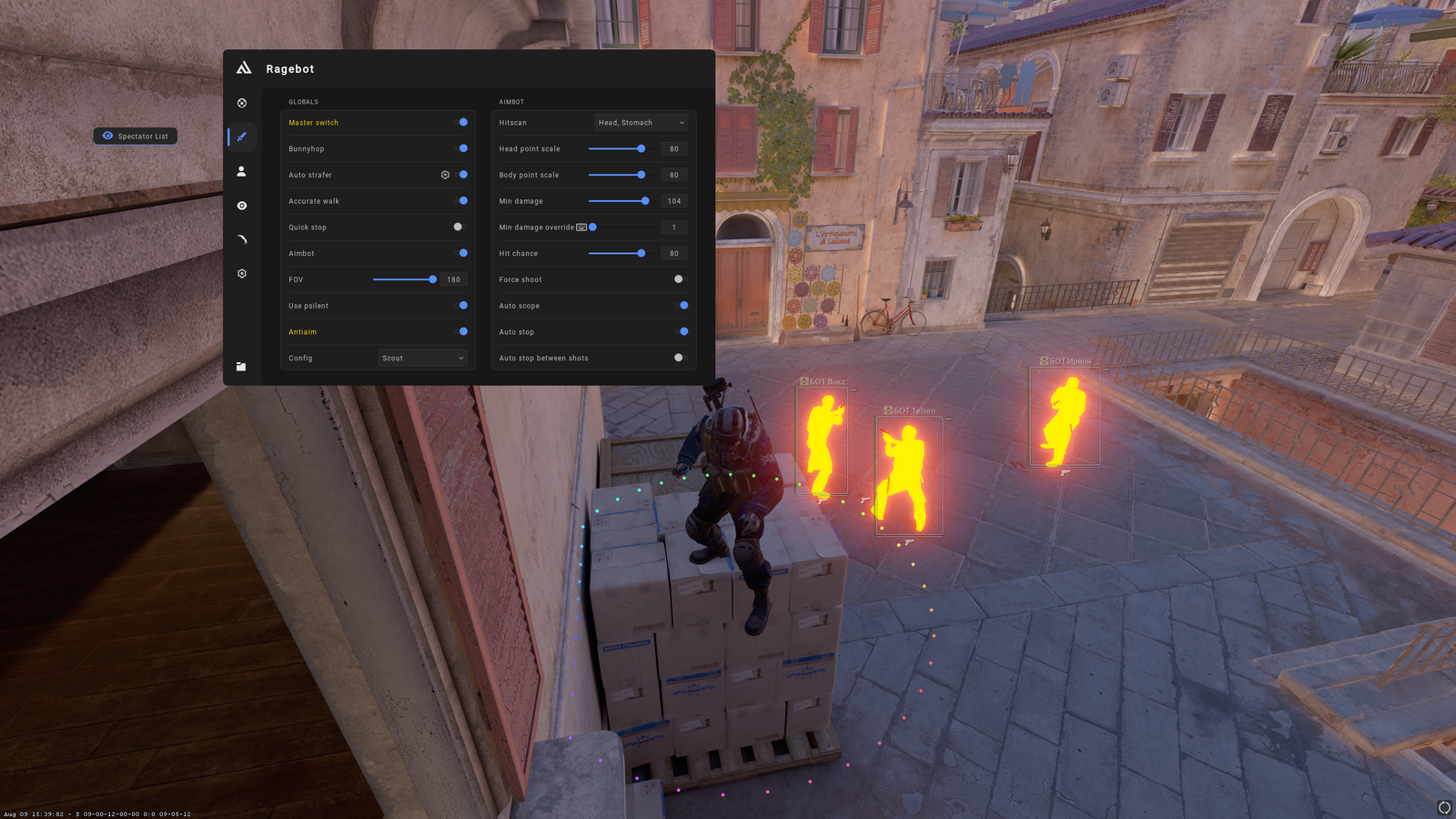Click the Hit chance slider handle

click(640, 253)
